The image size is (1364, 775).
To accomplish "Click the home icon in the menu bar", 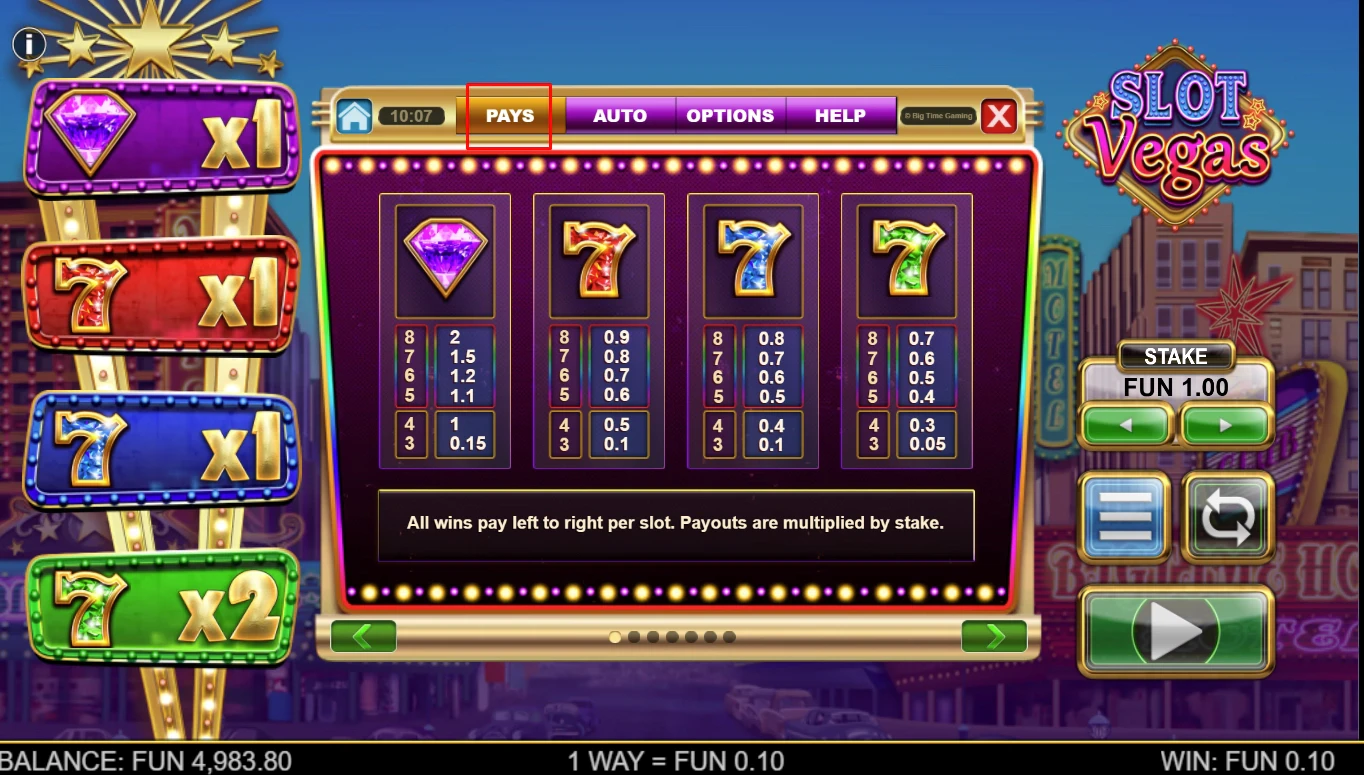I will click(355, 114).
